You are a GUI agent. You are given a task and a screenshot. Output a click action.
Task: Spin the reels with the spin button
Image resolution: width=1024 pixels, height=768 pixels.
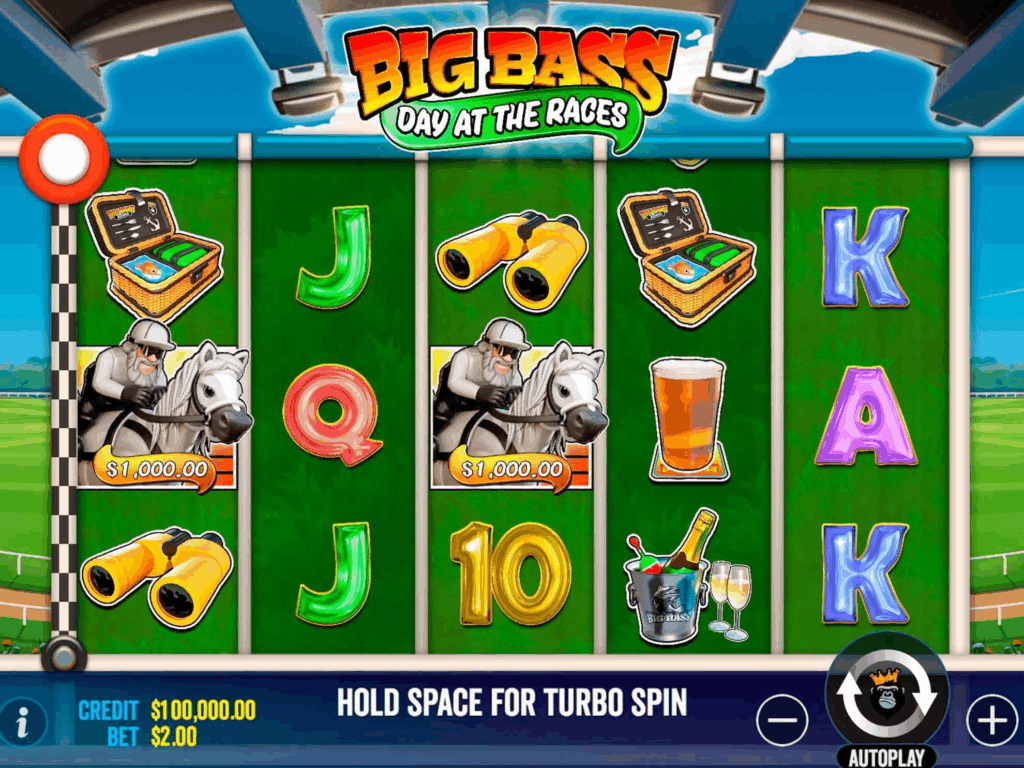pos(886,696)
